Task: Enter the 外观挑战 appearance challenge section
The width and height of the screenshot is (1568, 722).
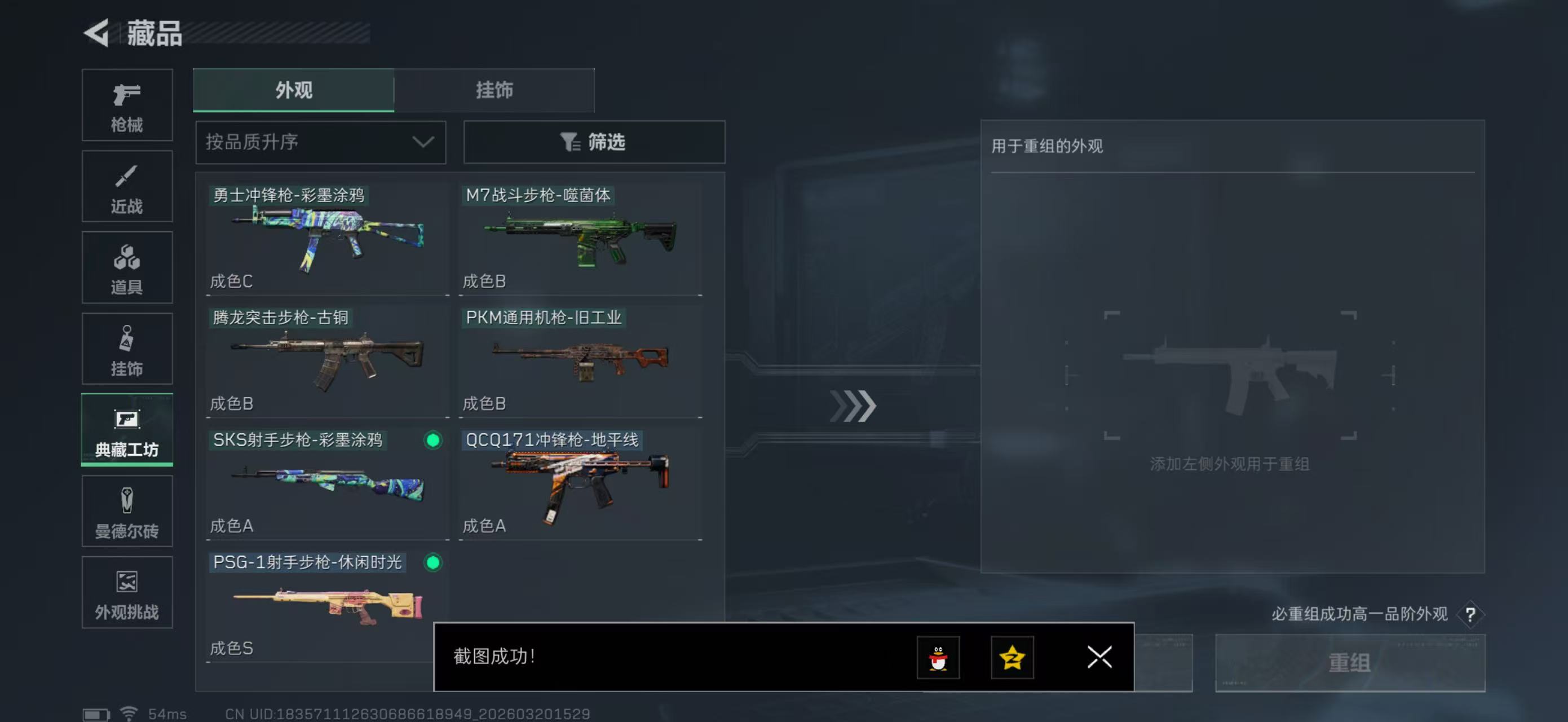Action: [x=127, y=593]
